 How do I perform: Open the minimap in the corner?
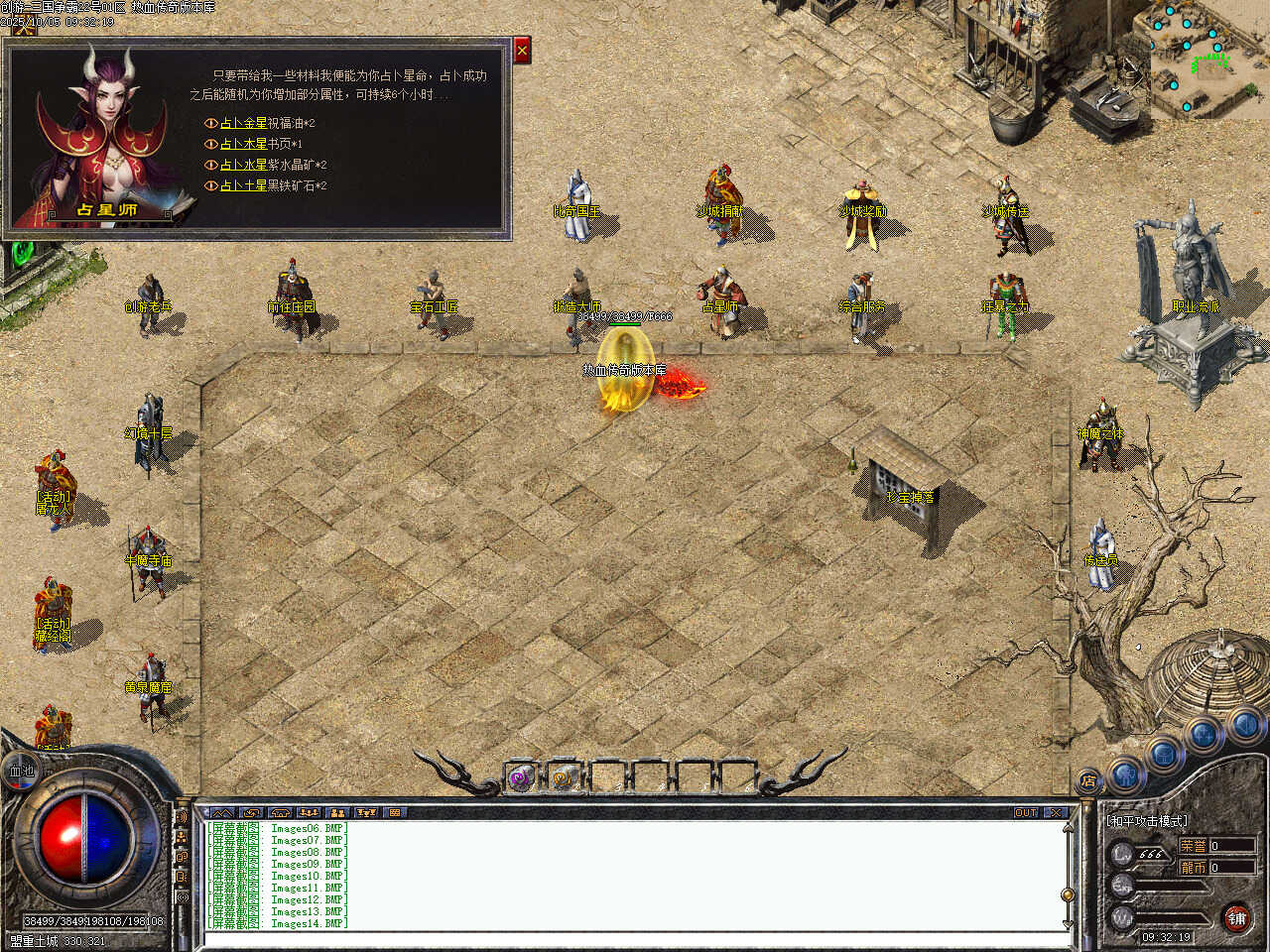point(1208,59)
